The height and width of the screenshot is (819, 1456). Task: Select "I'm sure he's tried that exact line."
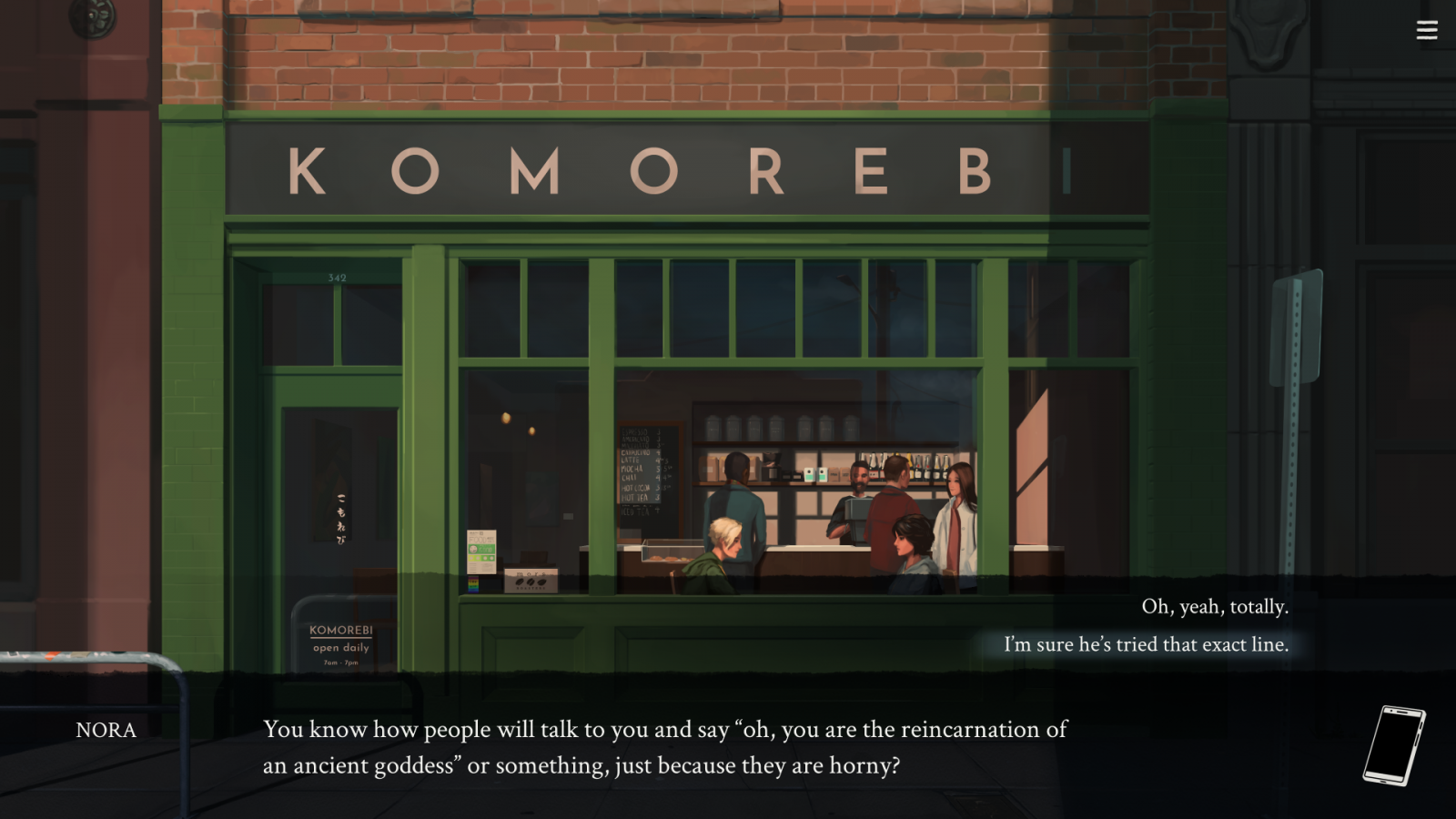tap(1146, 644)
